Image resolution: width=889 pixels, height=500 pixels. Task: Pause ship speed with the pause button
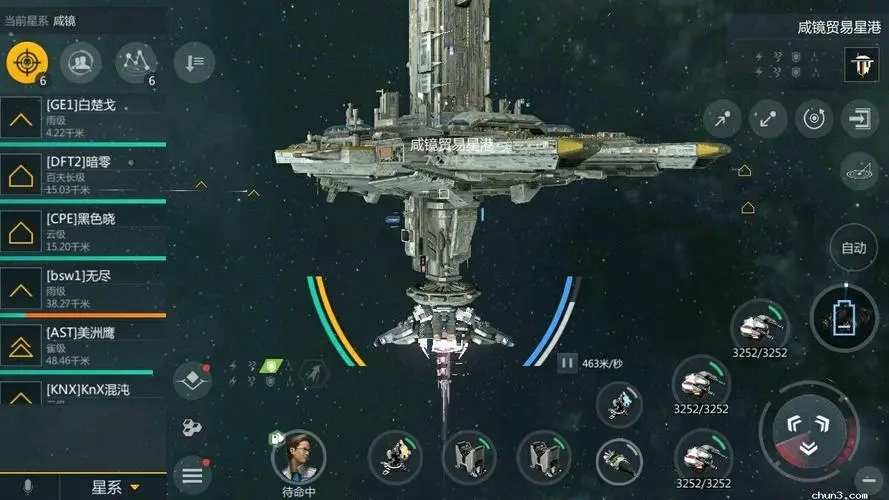click(x=566, y=363)
